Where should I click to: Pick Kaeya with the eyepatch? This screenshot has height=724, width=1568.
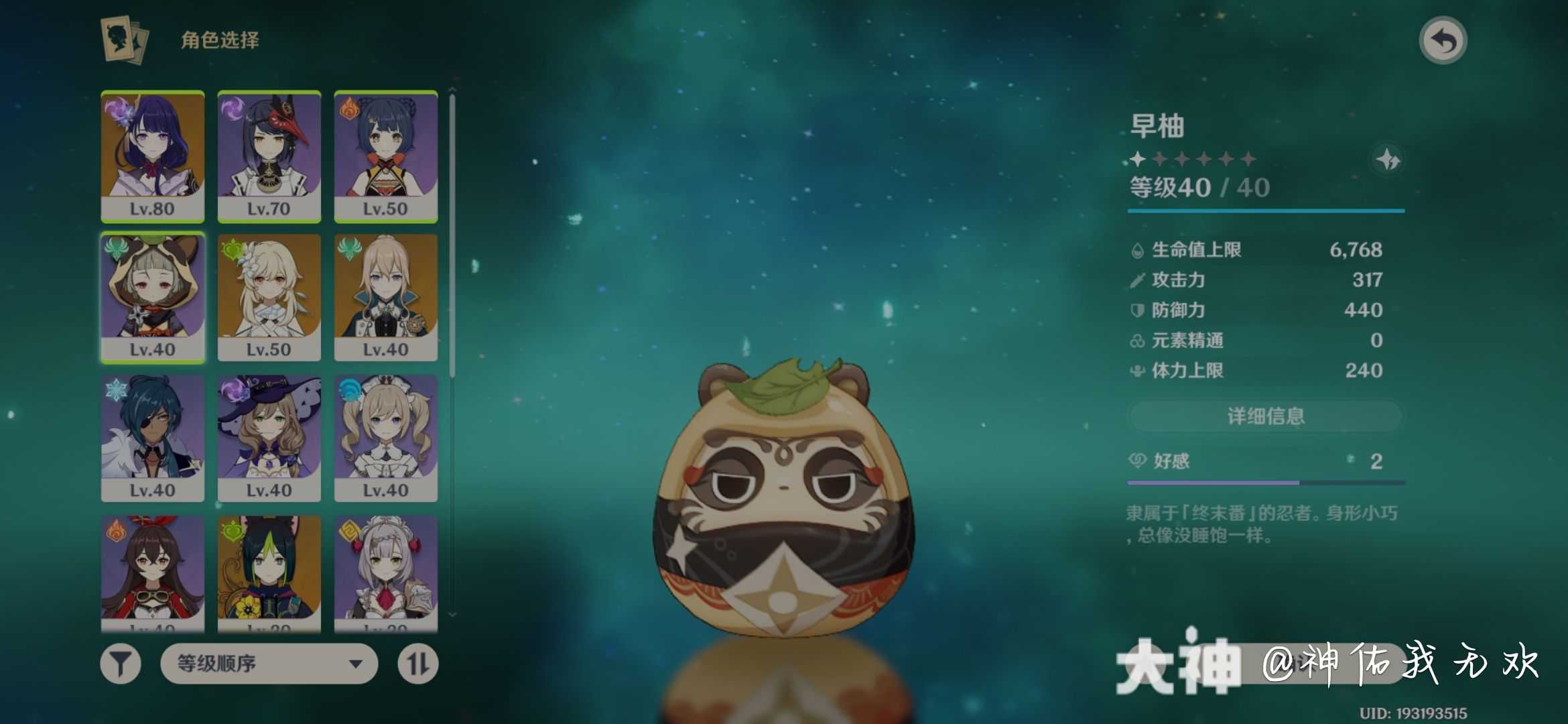(153, 438)
